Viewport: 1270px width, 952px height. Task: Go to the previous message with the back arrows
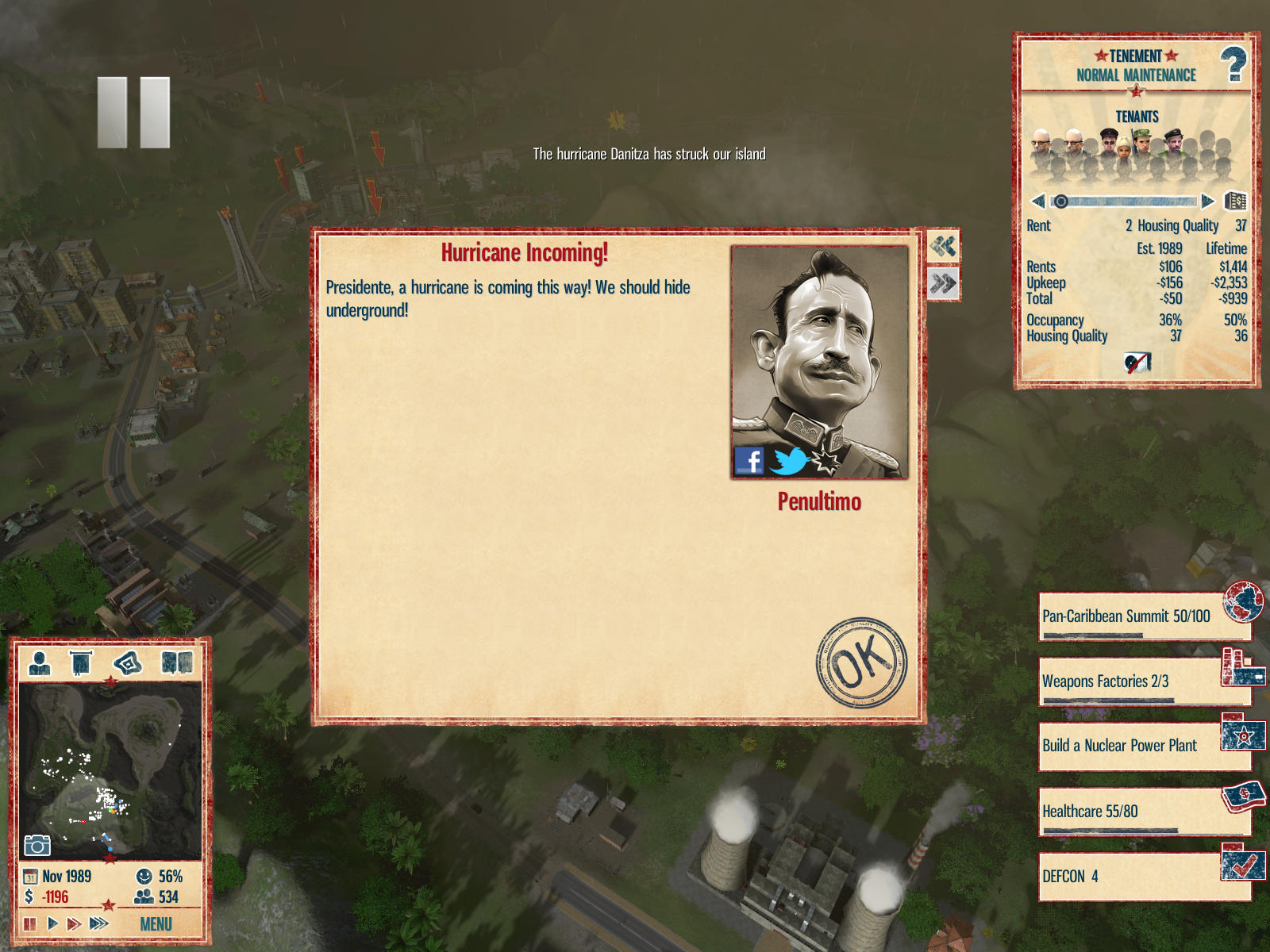943,247
